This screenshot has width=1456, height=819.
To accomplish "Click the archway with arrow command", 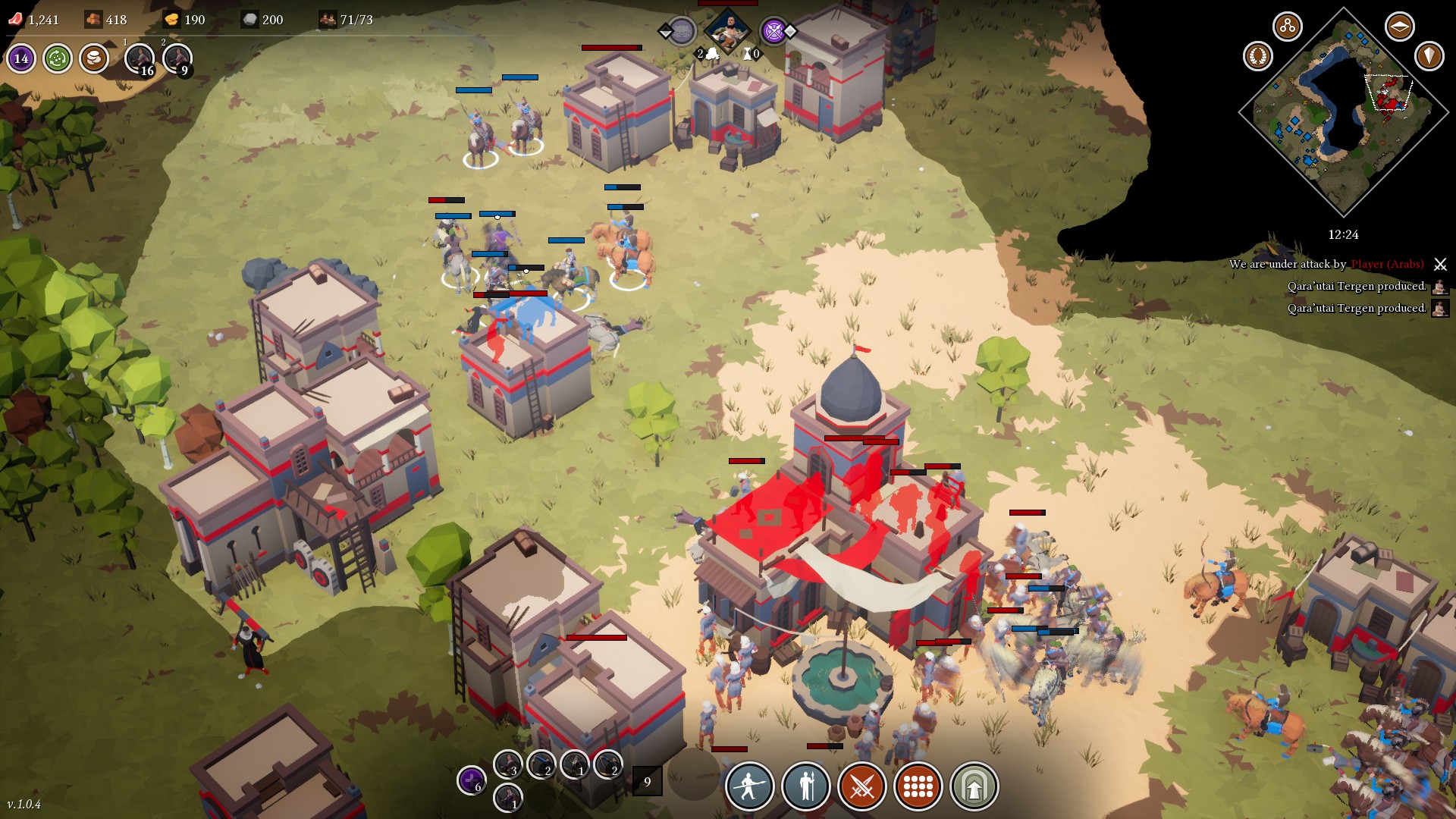I will pyautogui.click(x=974, y=786).
